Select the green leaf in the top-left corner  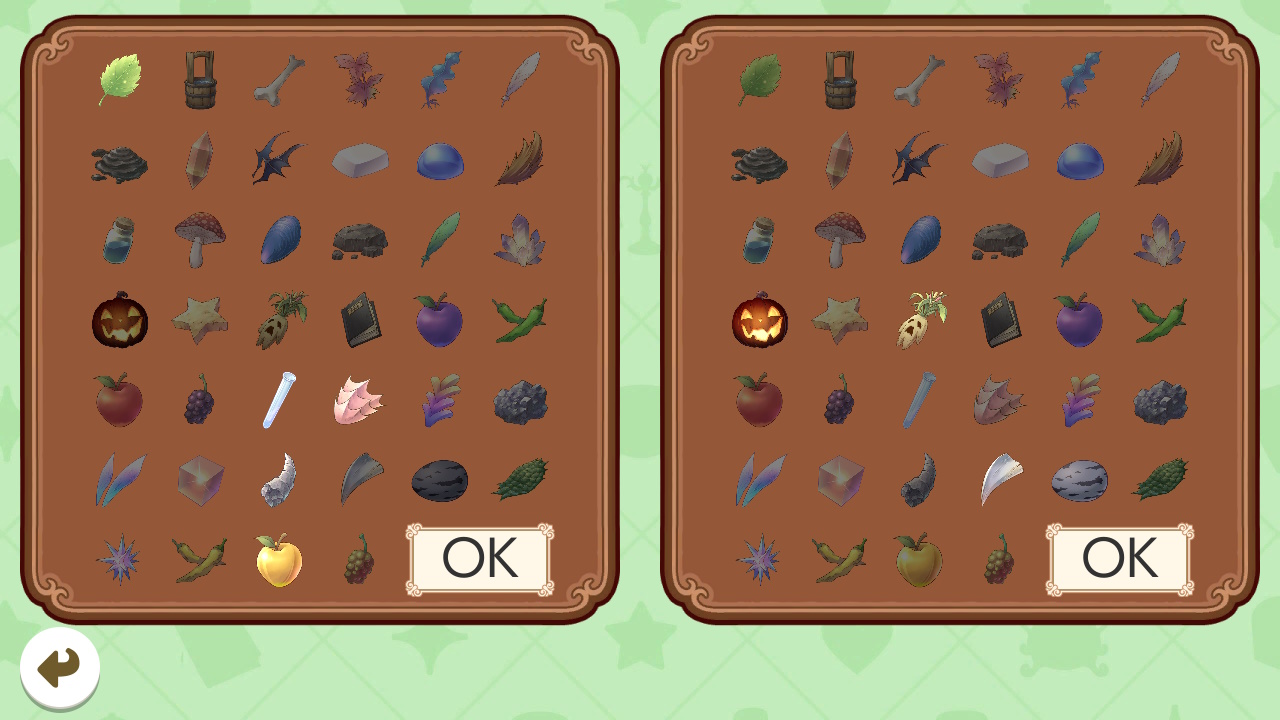coord(118,78)
